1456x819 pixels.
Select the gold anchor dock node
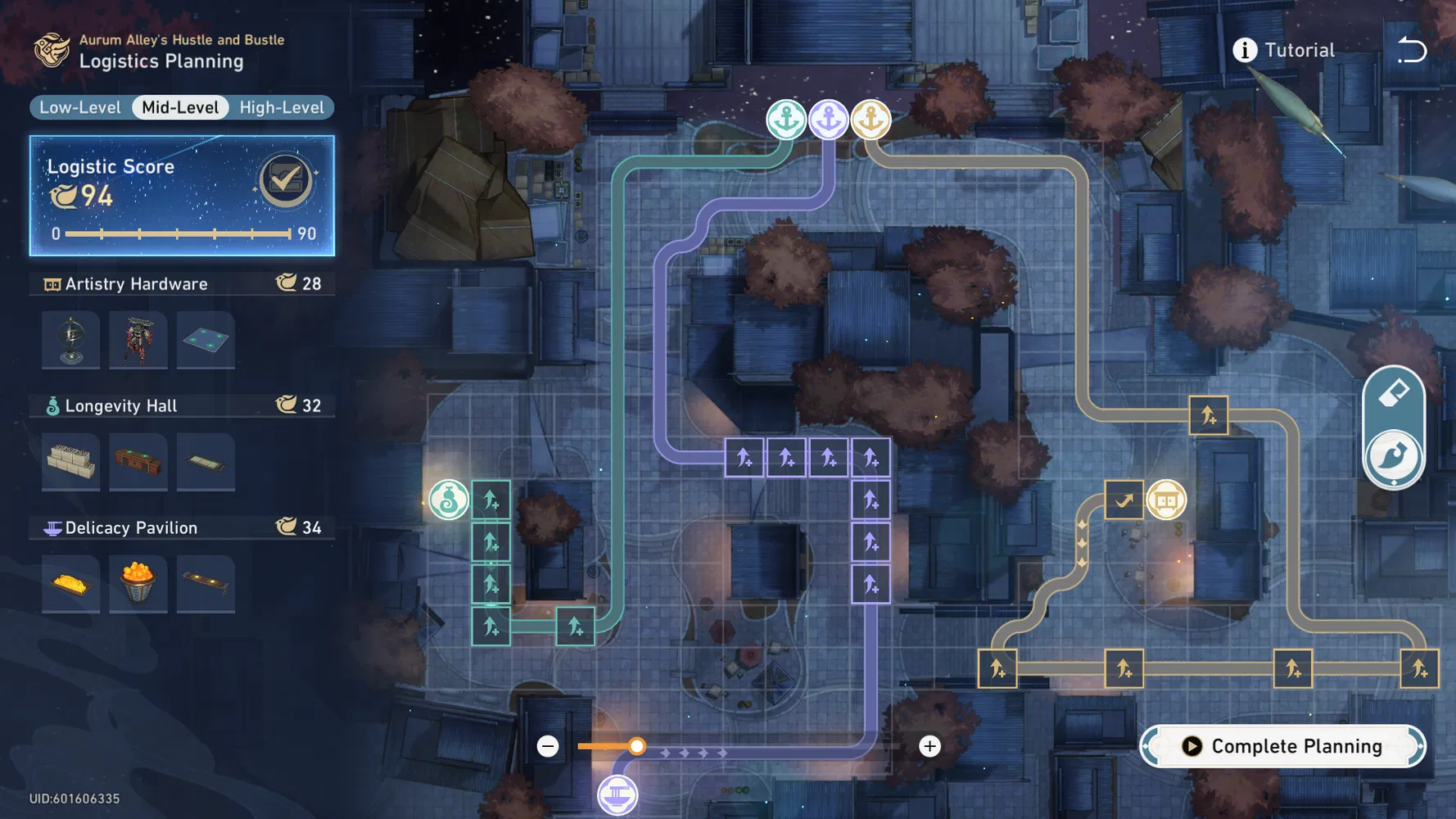[870, 120]
